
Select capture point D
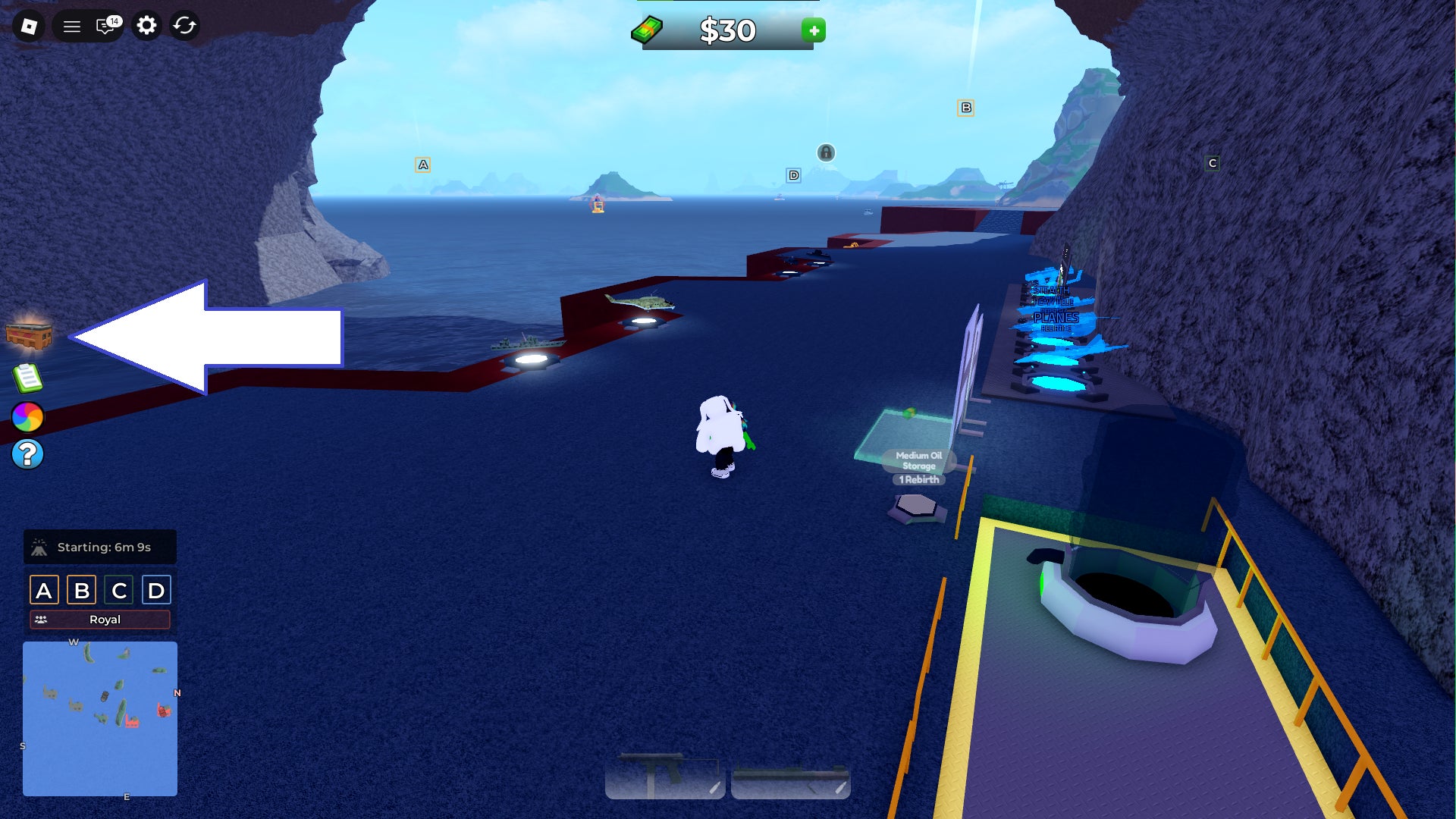tap(155, 589)
